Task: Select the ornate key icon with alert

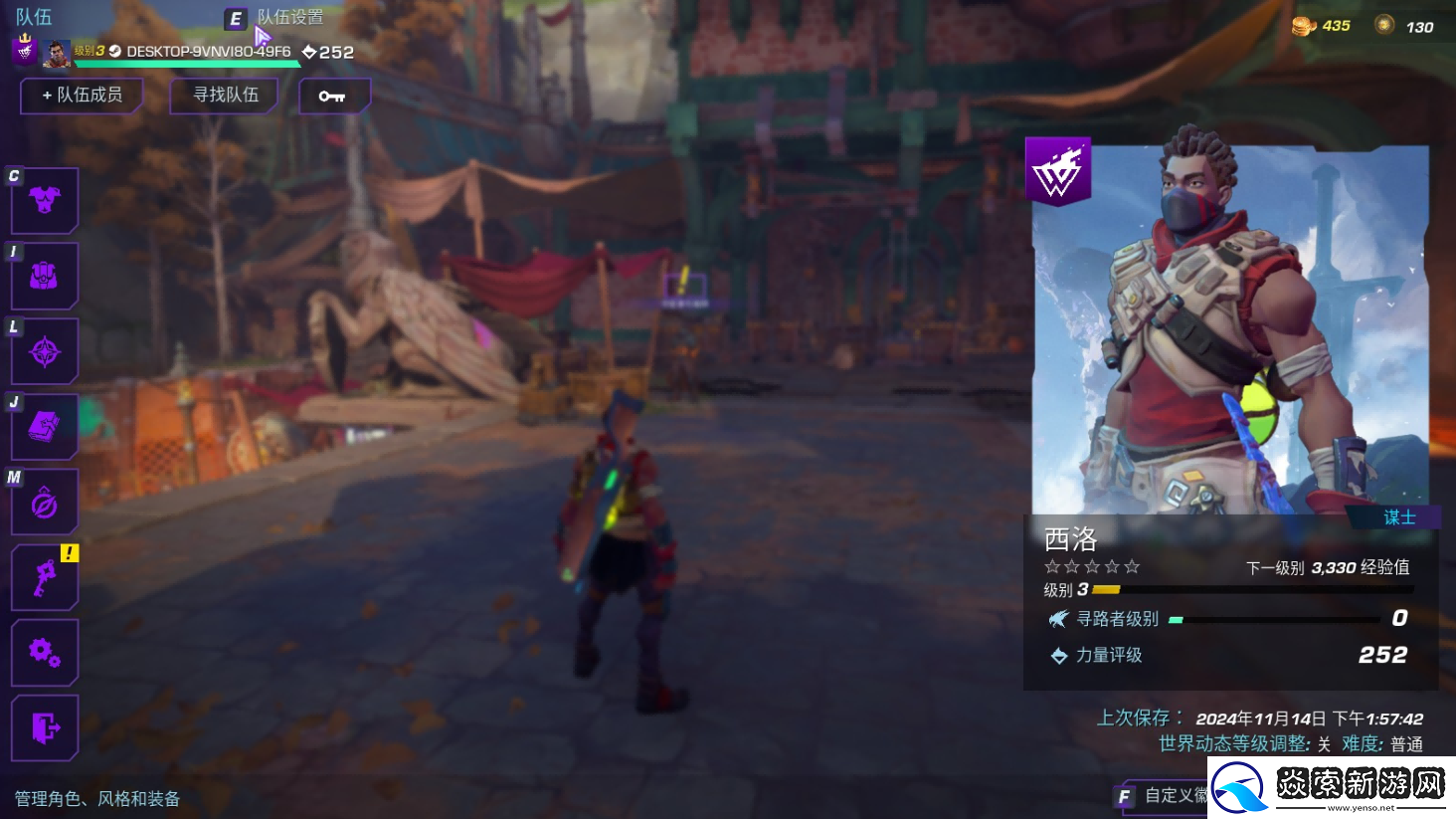Action: [45, 577]
